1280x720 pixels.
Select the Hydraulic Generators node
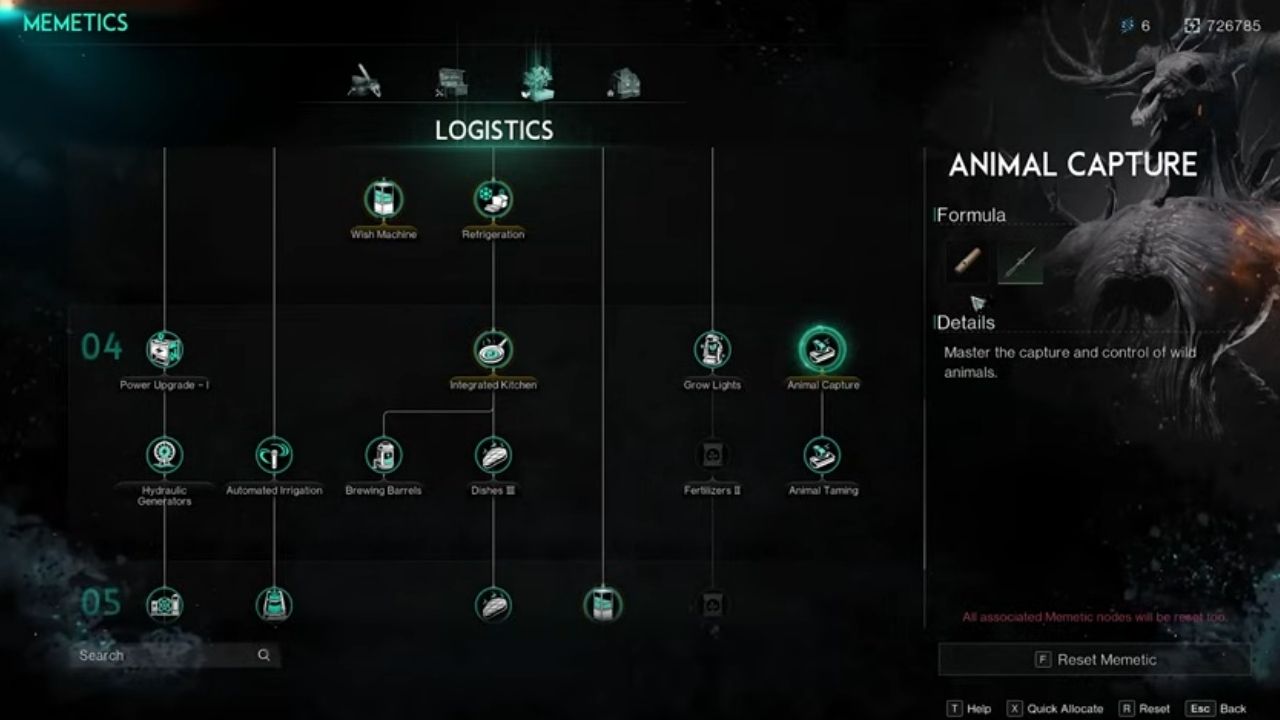click(163, 456)
